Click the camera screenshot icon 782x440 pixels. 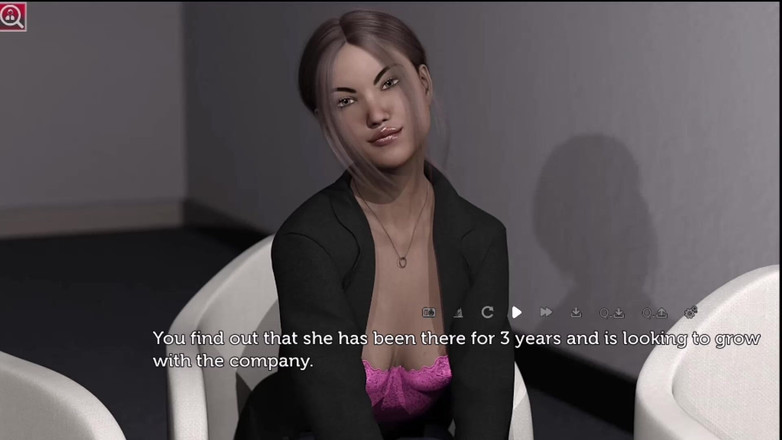[429, 313]
